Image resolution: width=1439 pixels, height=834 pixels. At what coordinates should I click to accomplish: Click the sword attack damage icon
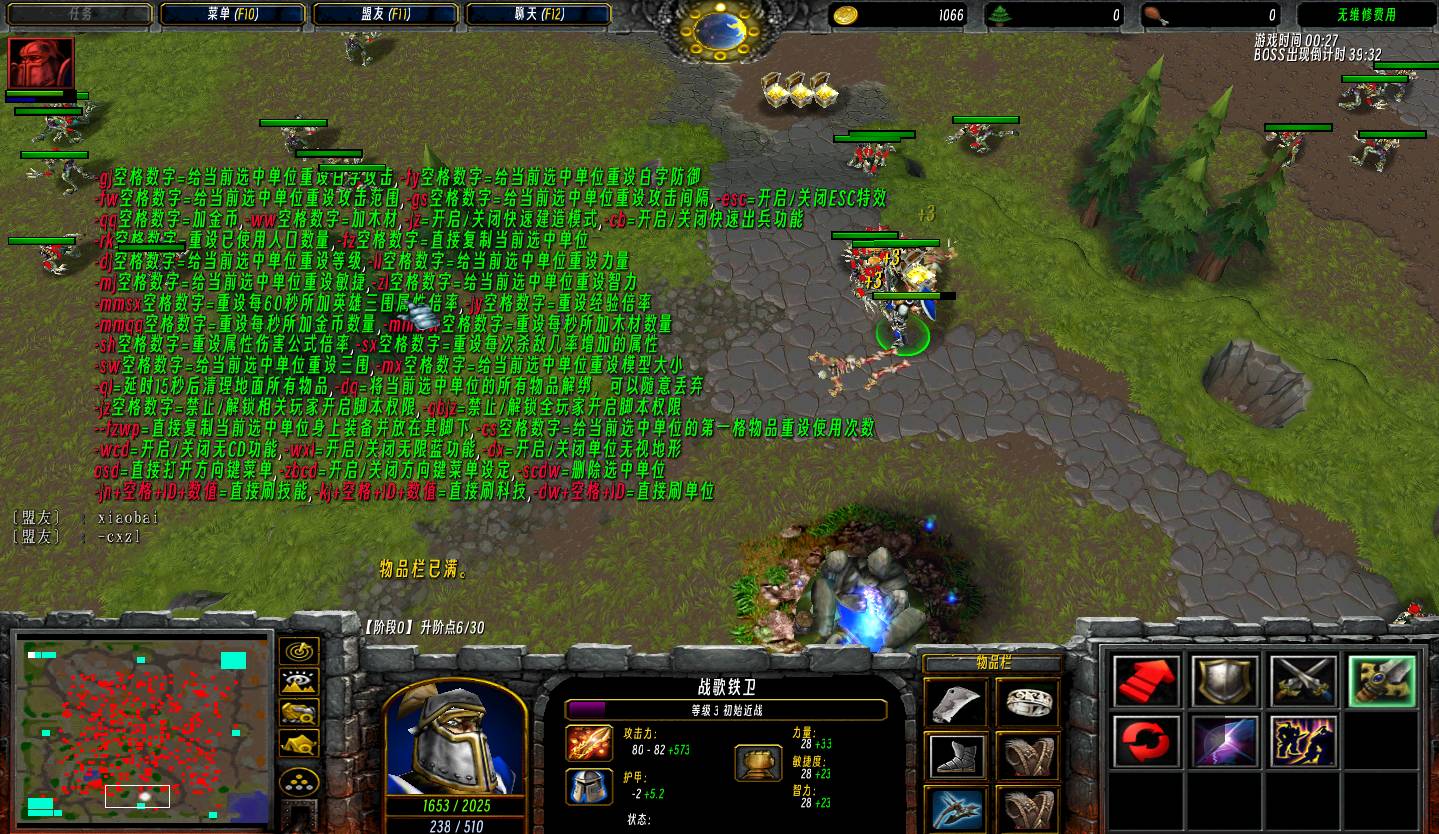coord(589,743)
